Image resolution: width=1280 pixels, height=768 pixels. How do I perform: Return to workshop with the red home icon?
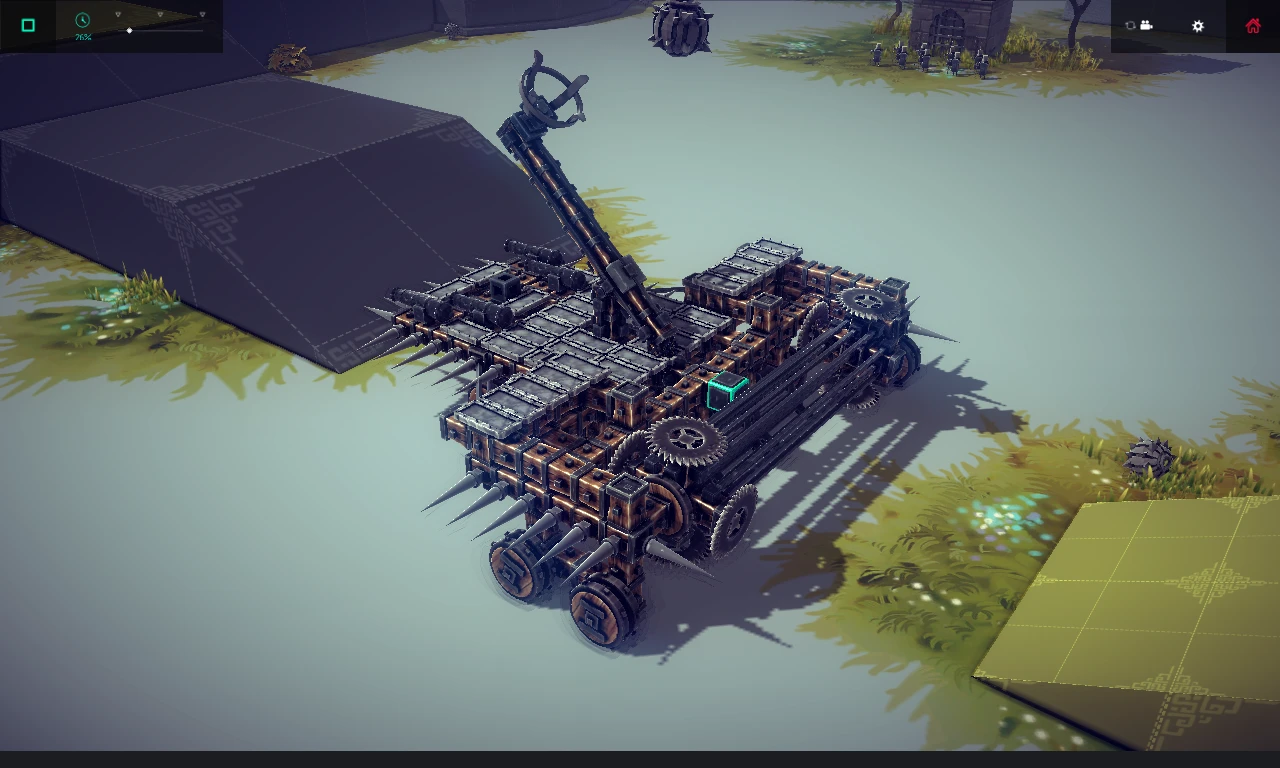click(x=1252, y=26)
